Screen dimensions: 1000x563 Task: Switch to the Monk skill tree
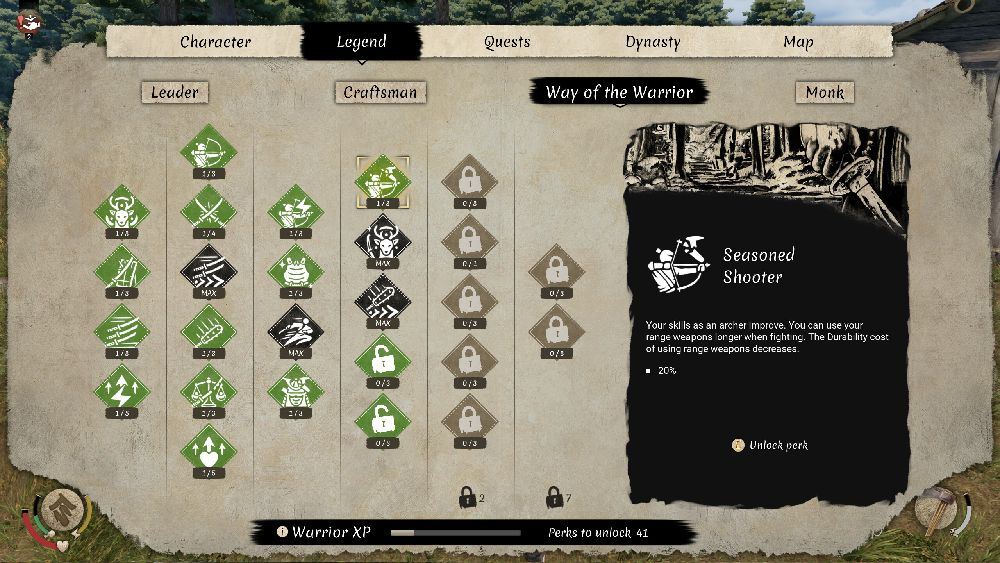point(825,92)
